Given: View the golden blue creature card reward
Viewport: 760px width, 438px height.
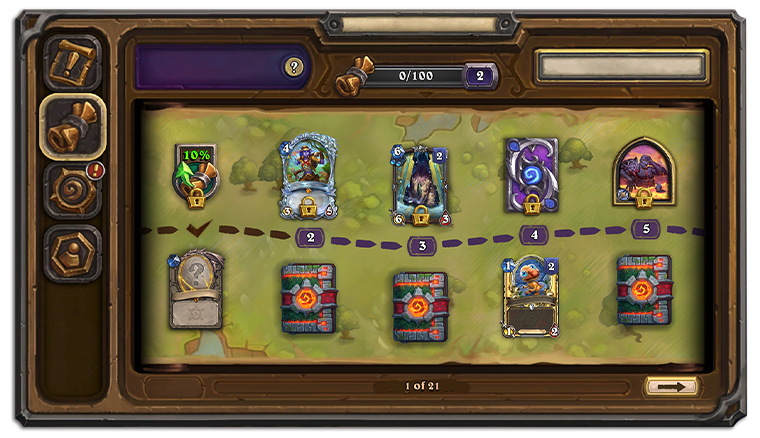Looking at the screenshot, I should (x=531, y=295).
